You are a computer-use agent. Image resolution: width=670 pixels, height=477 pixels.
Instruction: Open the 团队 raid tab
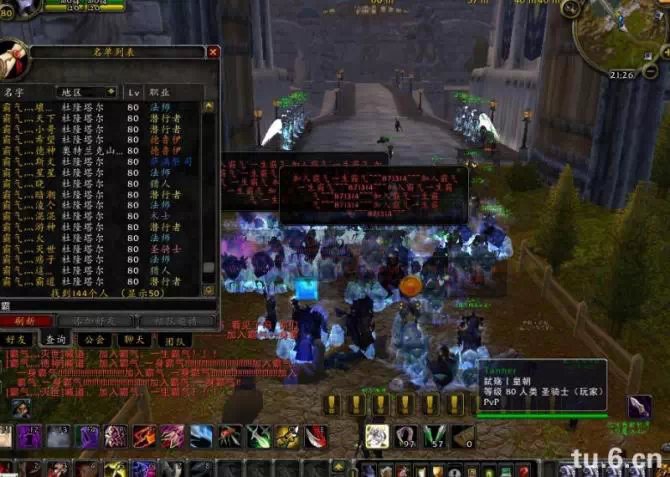pos(175,340)
